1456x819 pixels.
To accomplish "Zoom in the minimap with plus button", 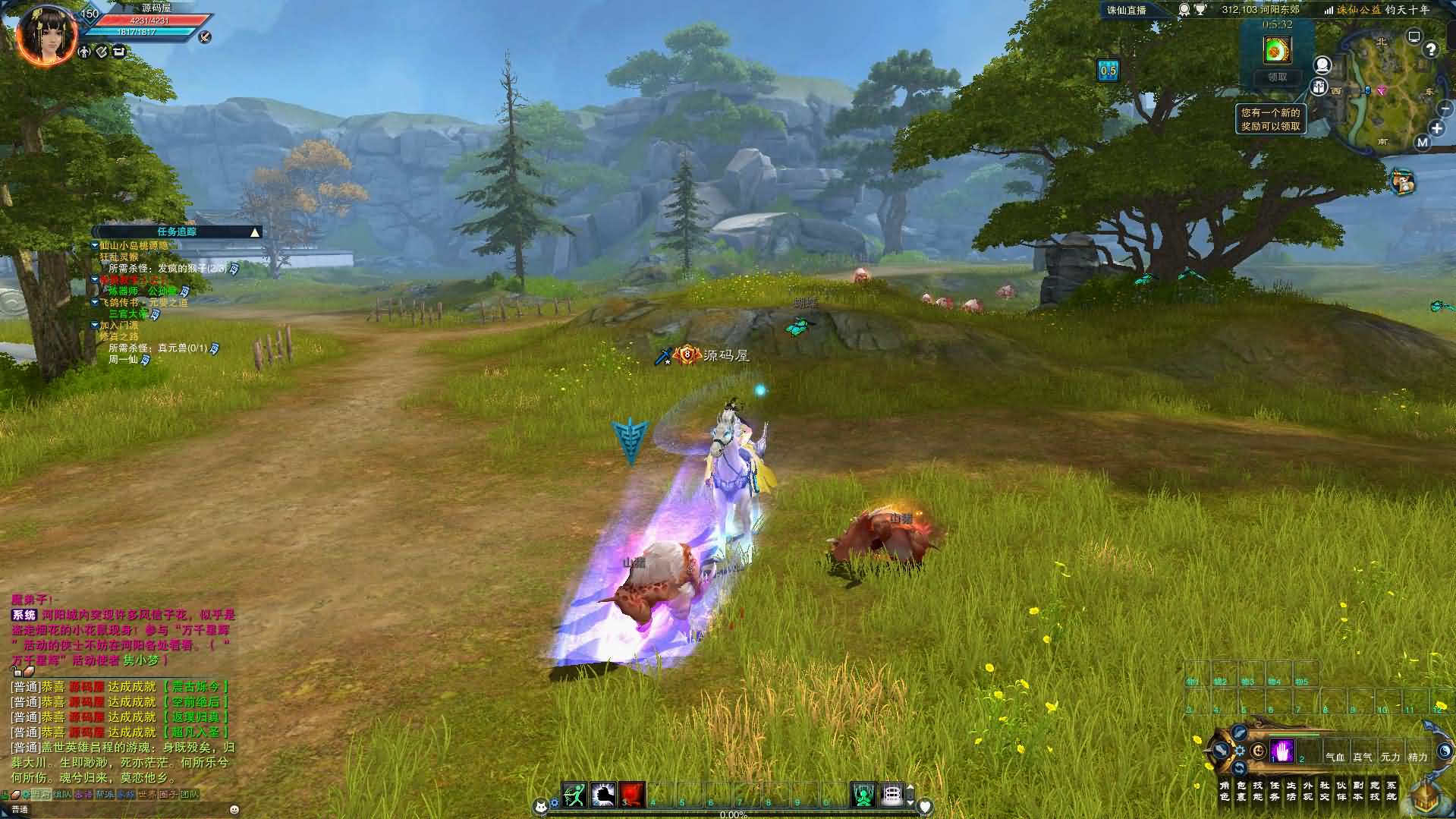I will pyautogui.click(x=1437, y=129).
